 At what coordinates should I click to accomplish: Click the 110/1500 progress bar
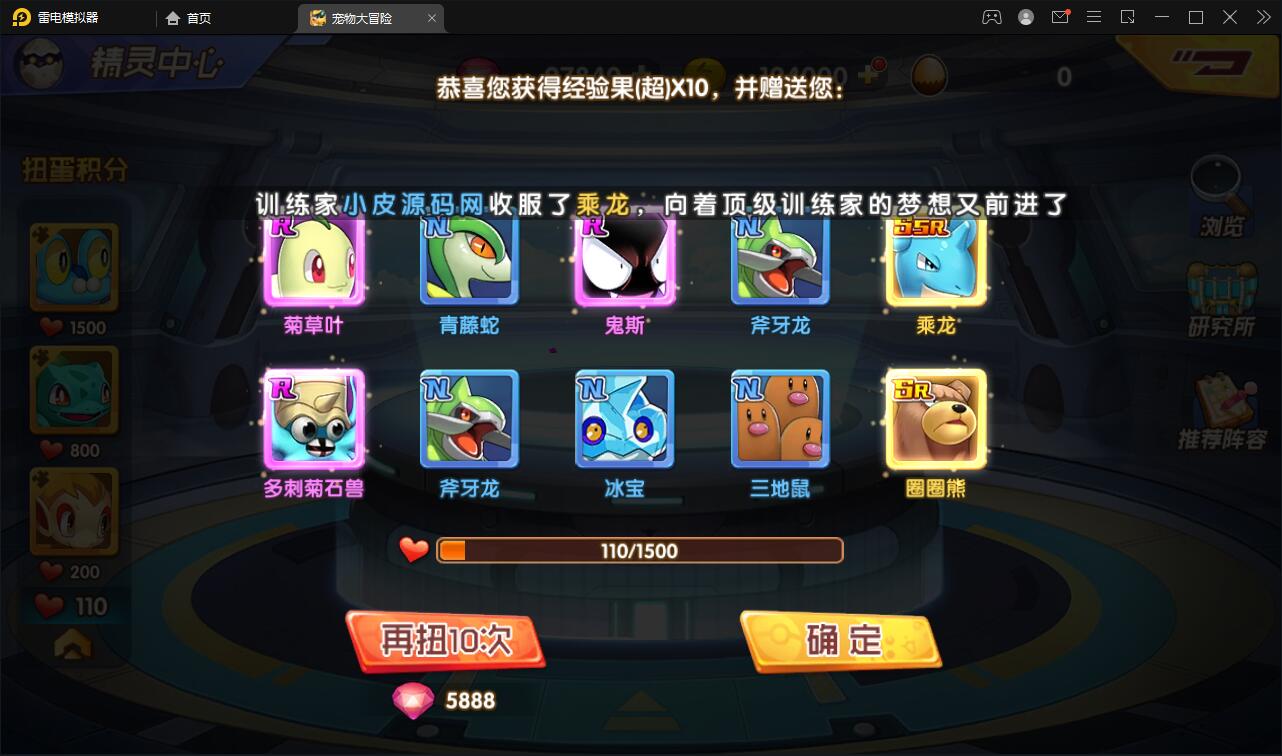(640, 549)
